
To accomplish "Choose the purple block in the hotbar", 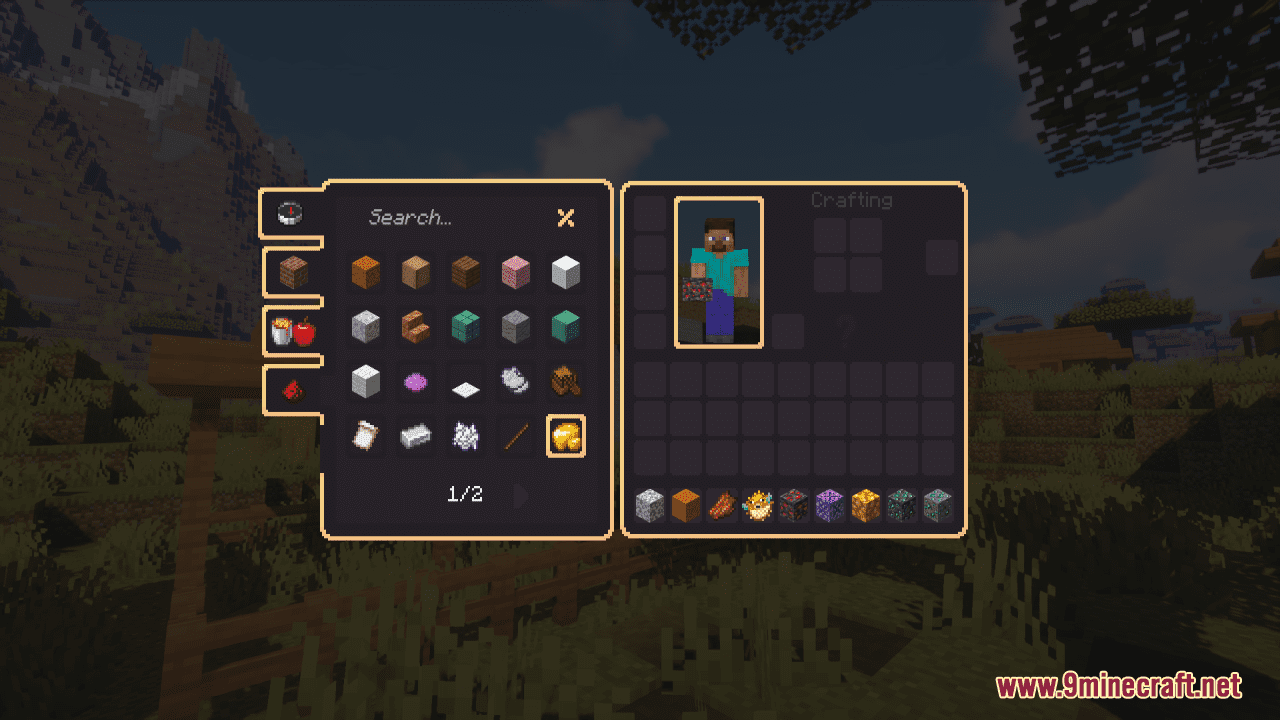I will pyautogui.click(x=830, y=506).
